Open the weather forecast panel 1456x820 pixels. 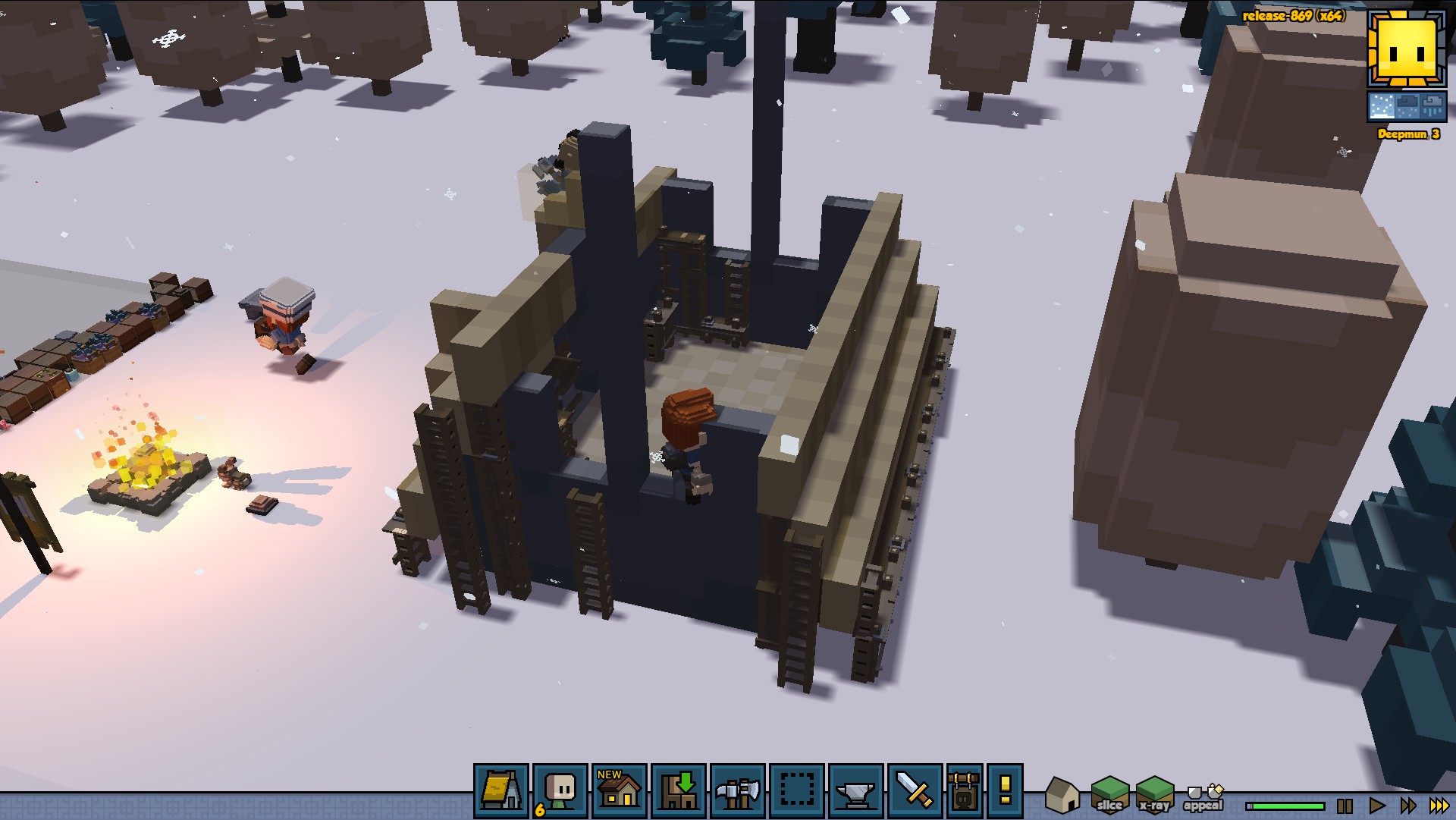(1407, 107)
